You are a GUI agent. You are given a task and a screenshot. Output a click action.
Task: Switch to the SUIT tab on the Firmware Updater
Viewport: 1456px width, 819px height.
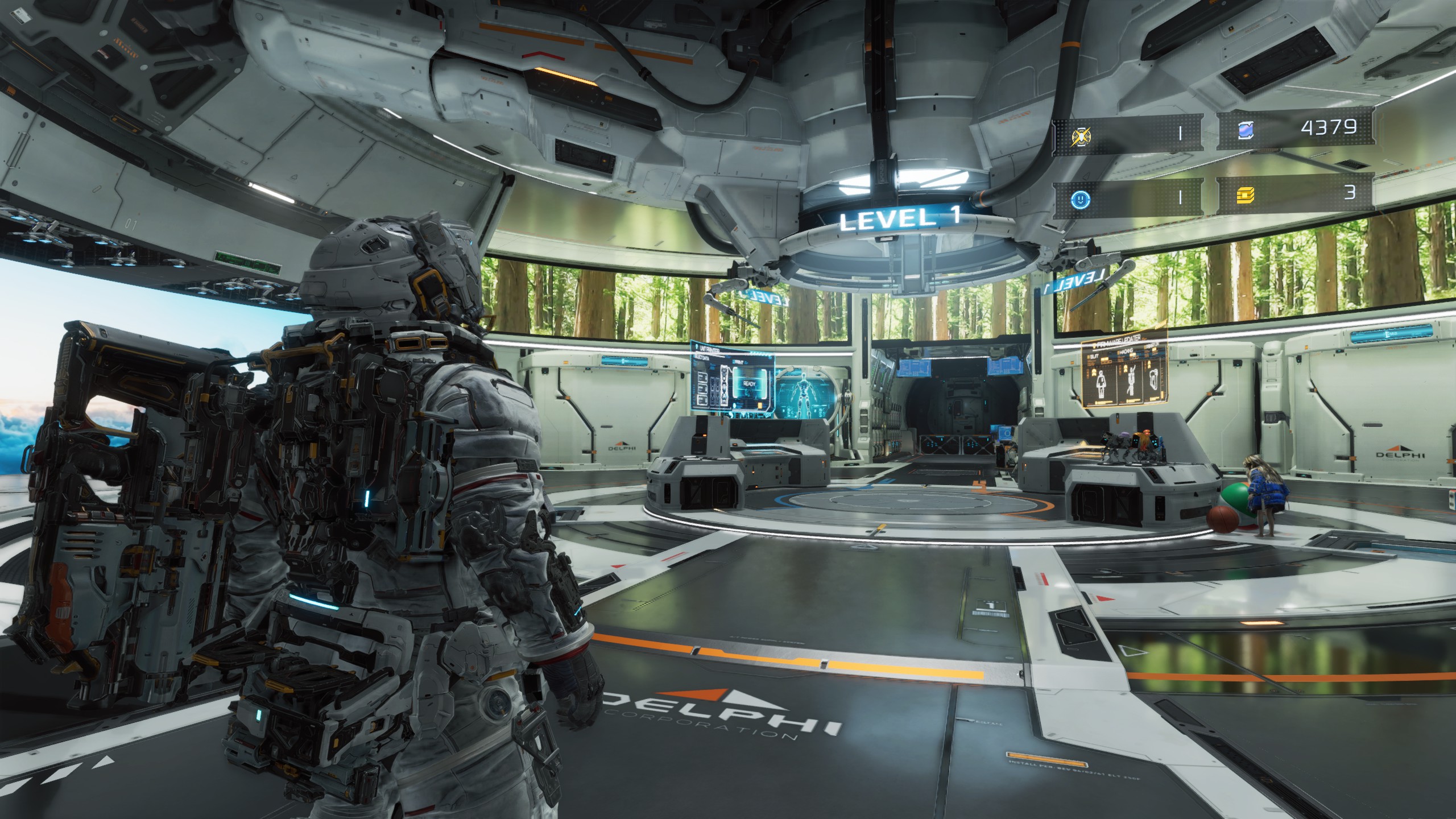coord(1094,355)
